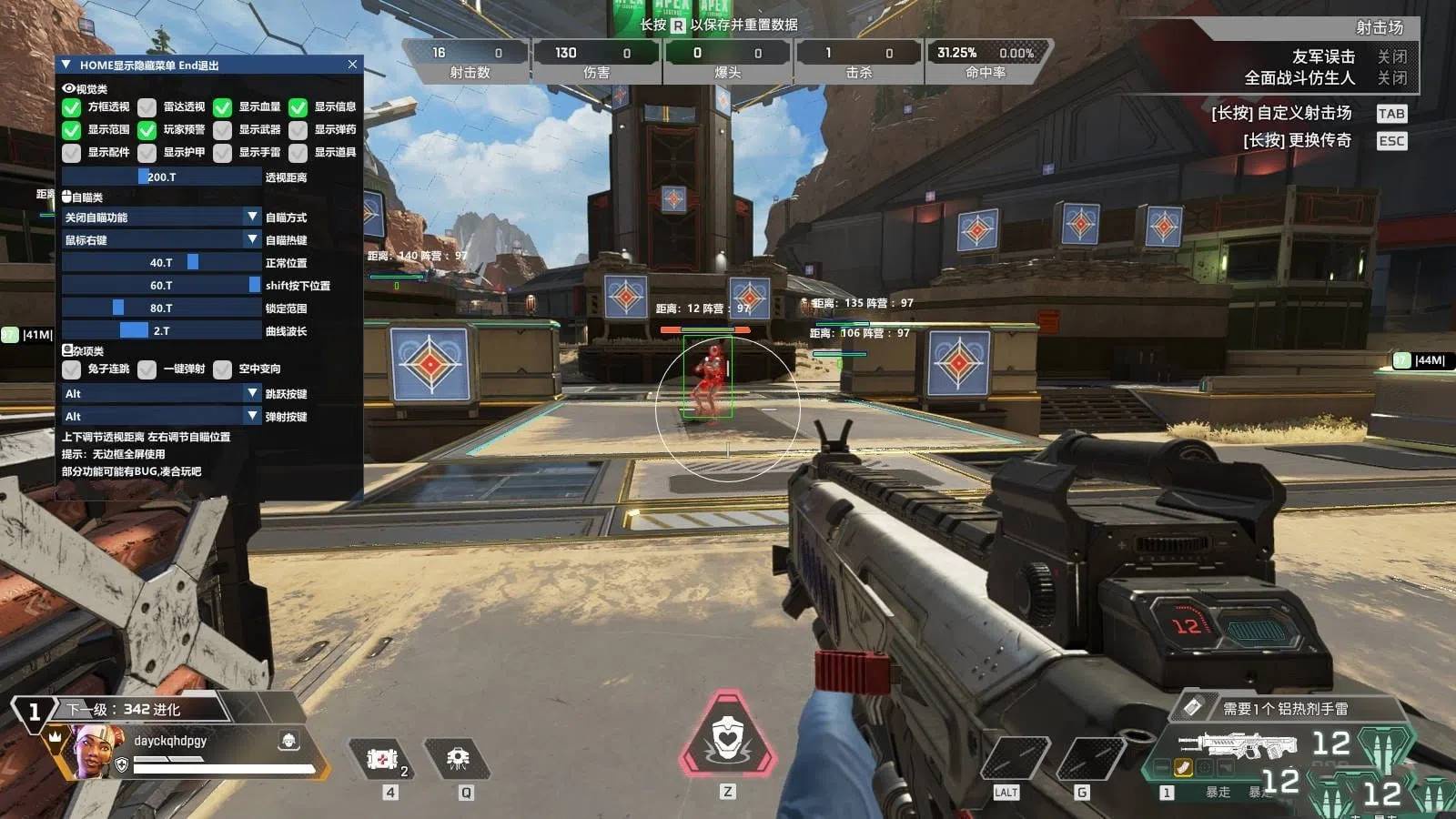The width and height of the screenshot is (1456, 819).
Task: Check the 显示护甲 option
Action: click(x=147, y=153)
